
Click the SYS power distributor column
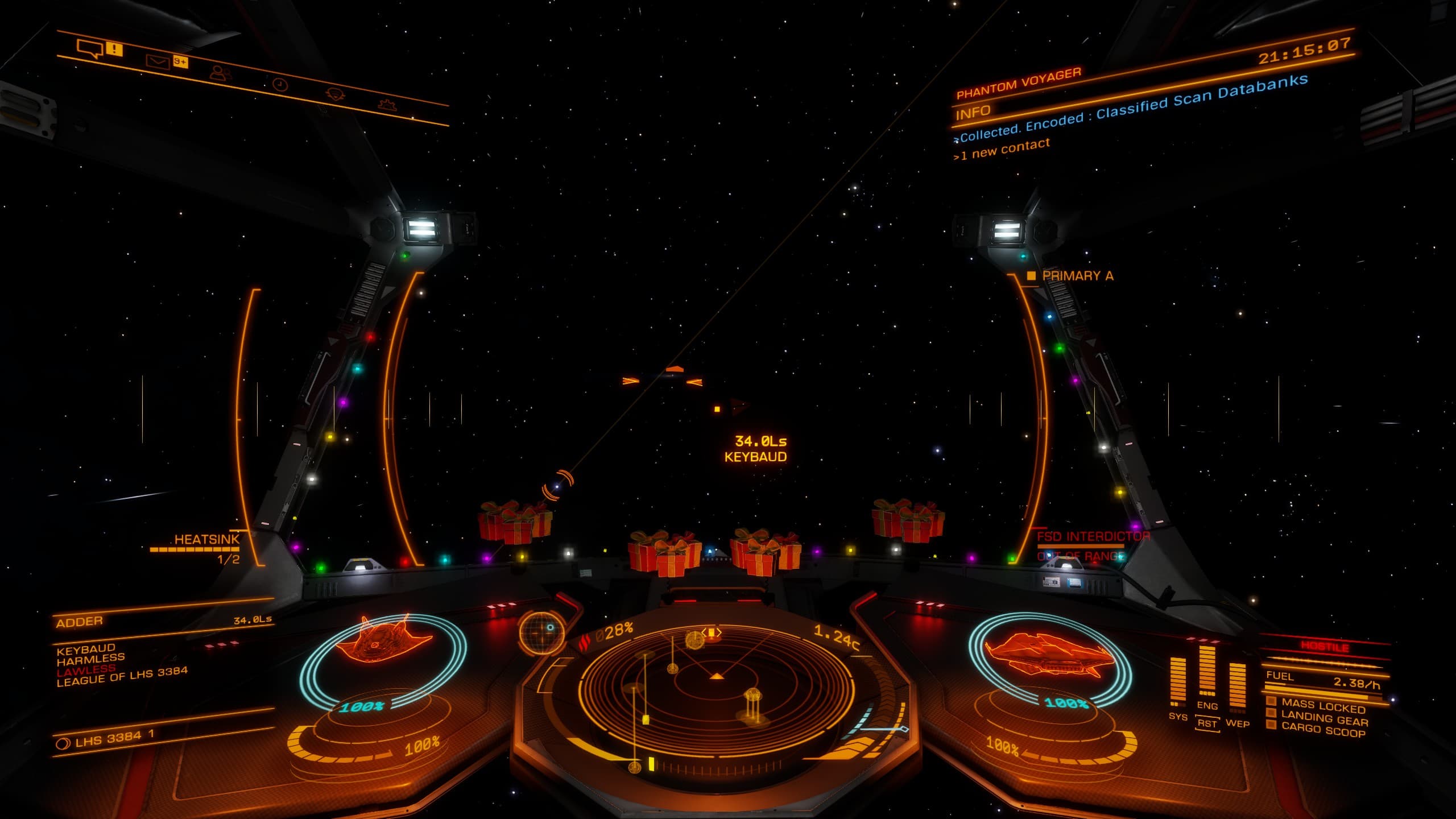[x=1177, y=682]
